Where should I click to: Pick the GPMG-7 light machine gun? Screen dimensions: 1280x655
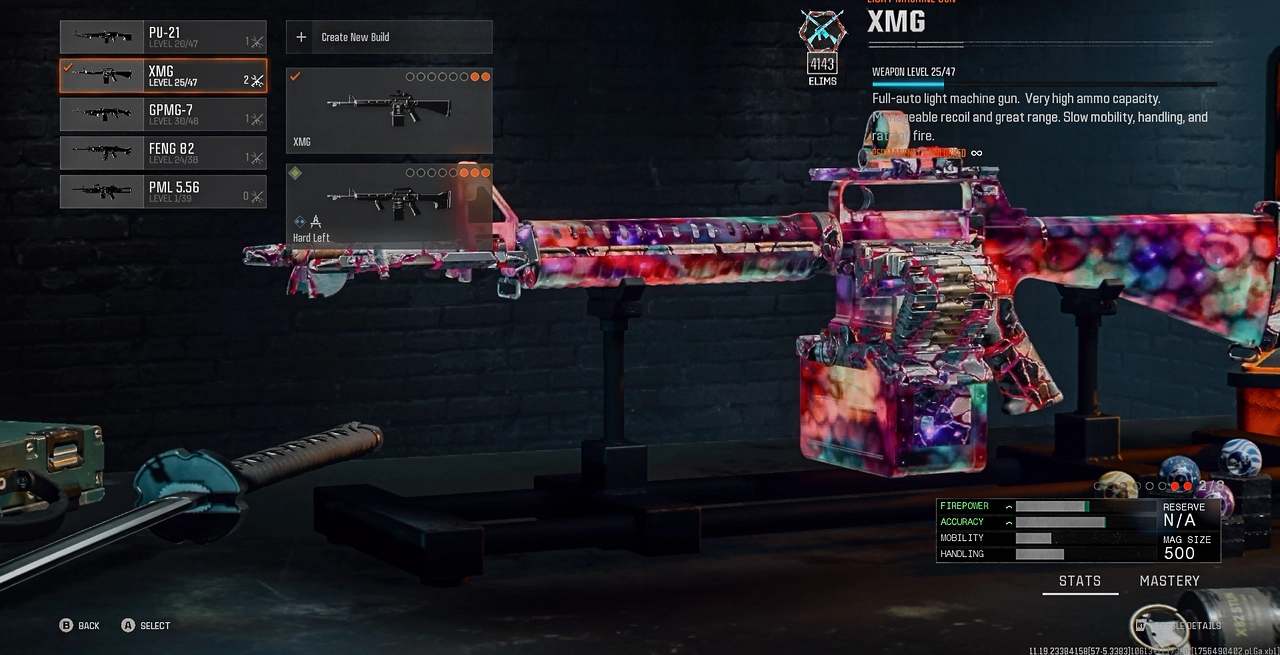click(x=163, y=114)
